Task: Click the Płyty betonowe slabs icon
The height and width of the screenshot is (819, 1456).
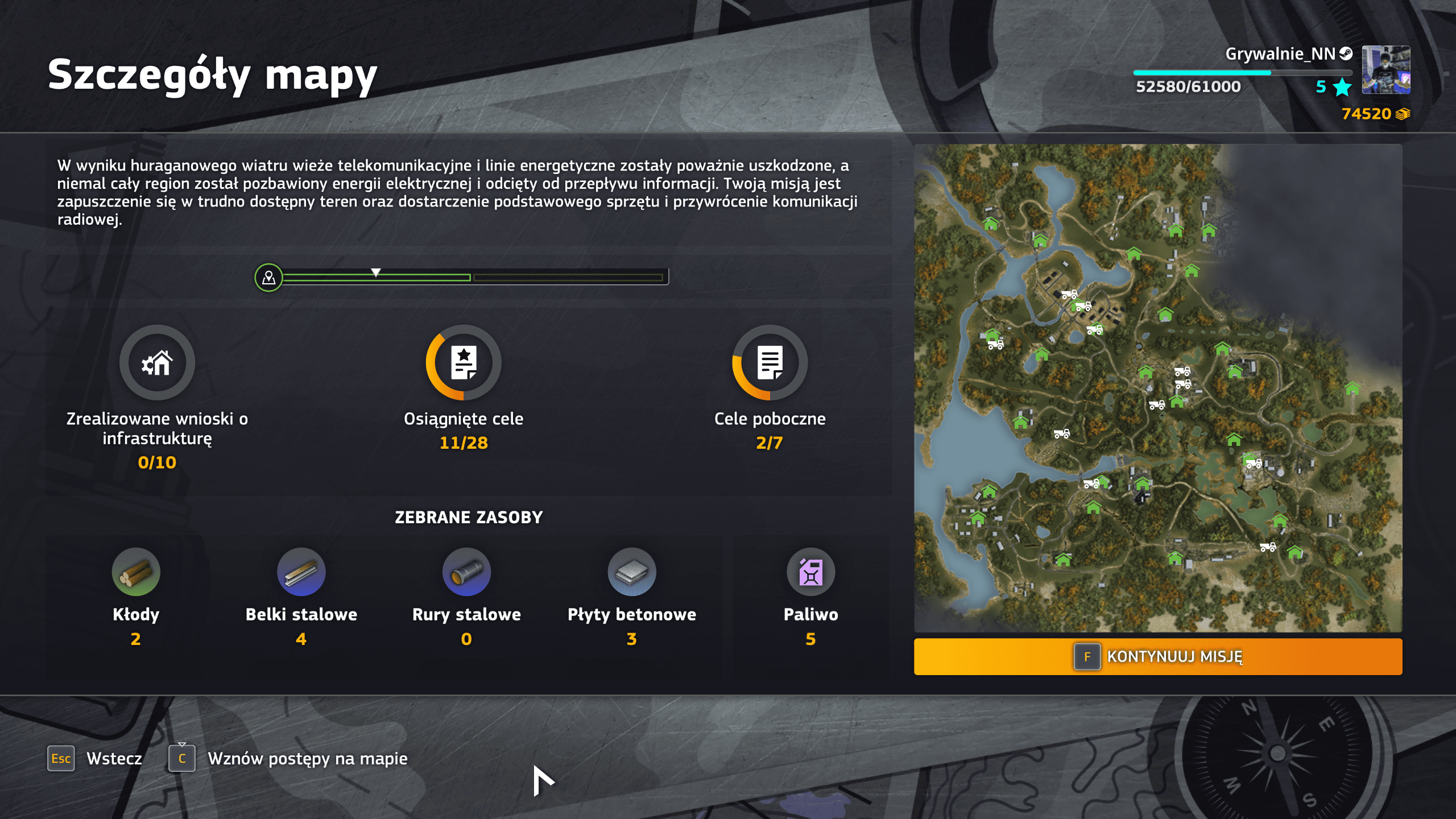Action: [631, 572]
